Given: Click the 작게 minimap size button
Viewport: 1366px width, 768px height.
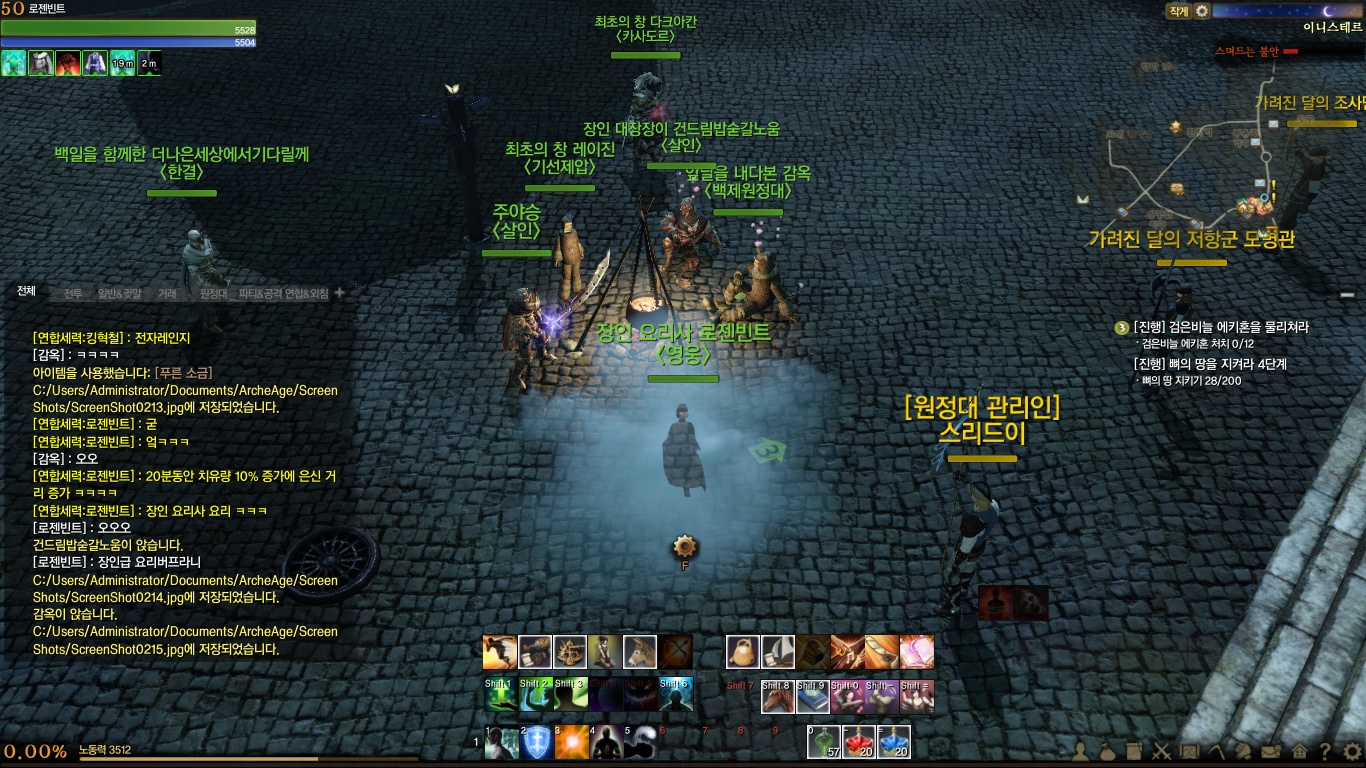Looking at the screenshot, I should click(1178, 11).
